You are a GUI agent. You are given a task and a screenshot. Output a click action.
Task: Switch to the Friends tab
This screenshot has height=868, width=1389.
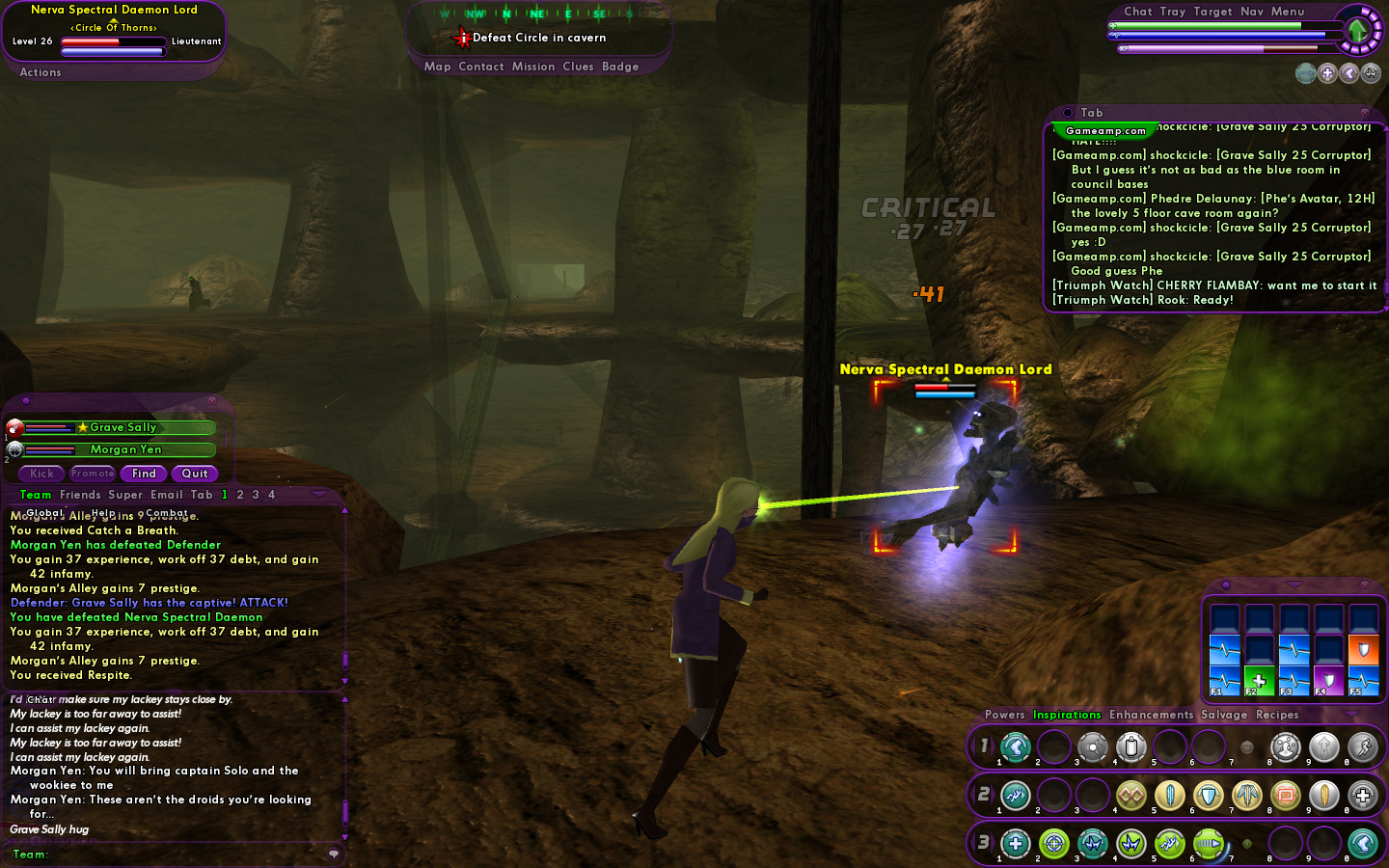80,495
